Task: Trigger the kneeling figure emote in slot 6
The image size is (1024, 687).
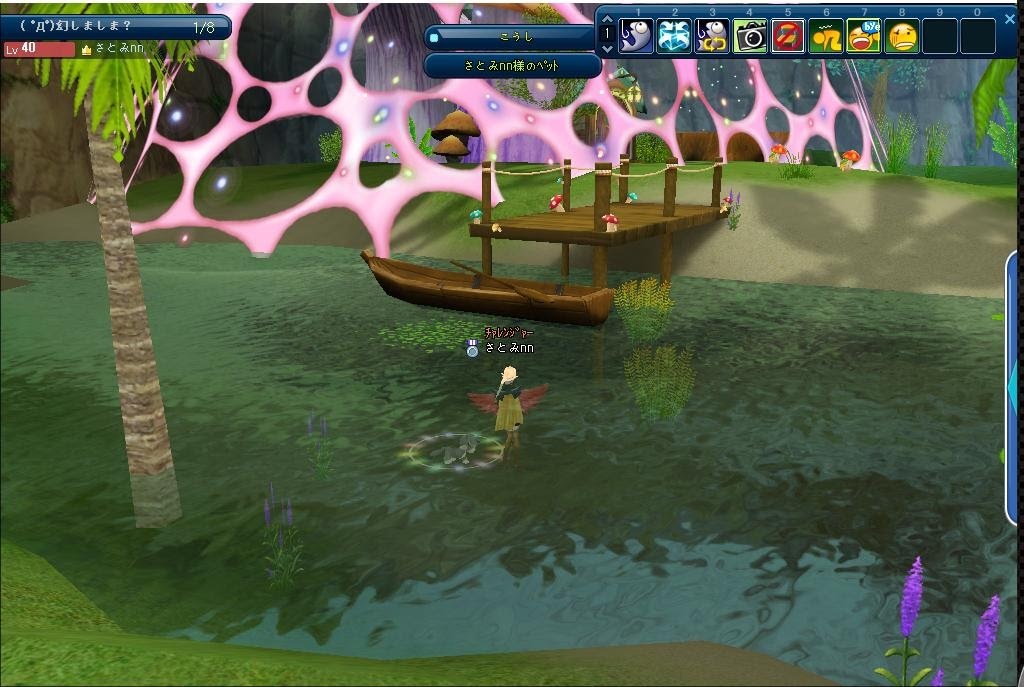Action: point(826,36)
